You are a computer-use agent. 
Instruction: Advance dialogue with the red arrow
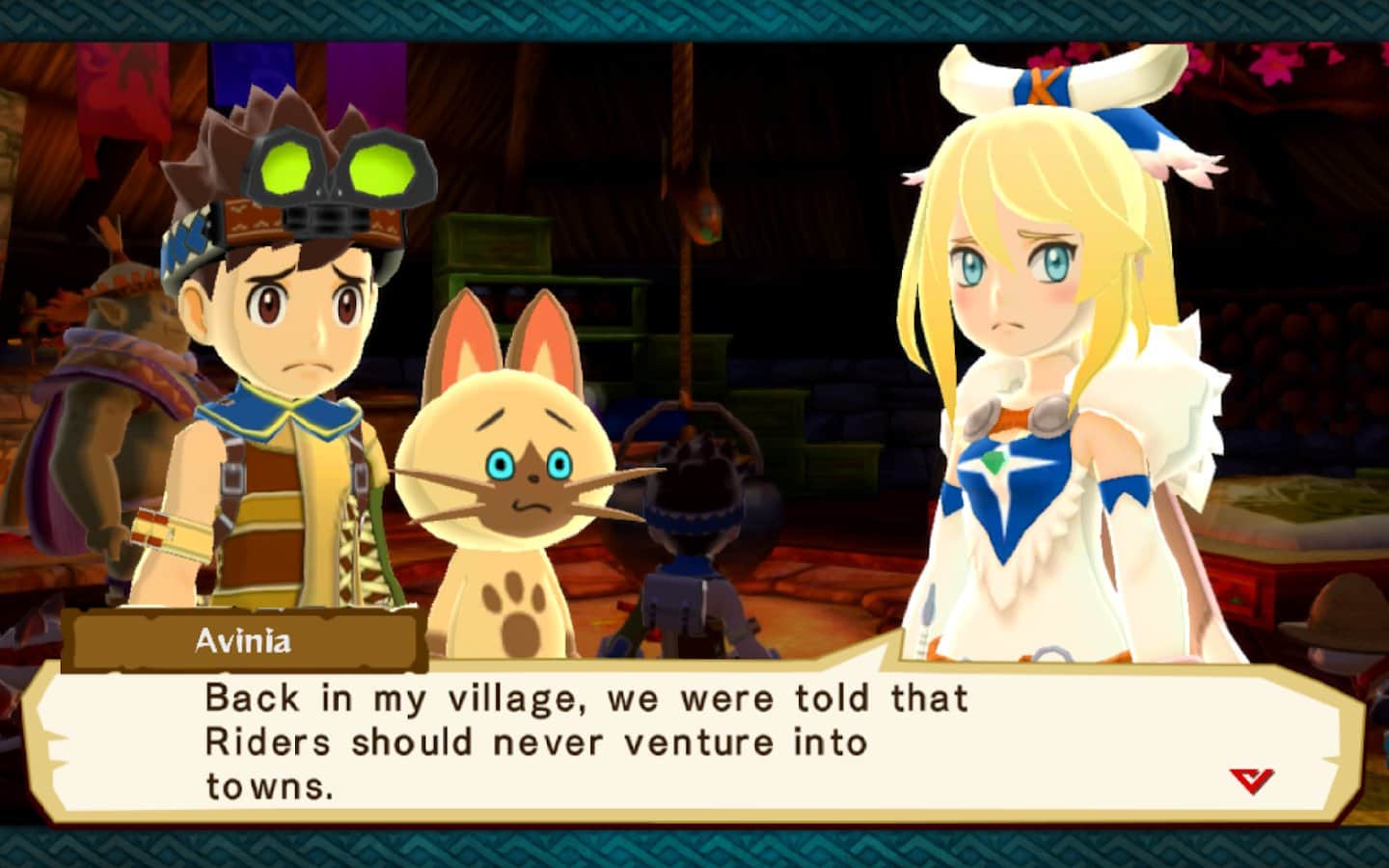(x=1251, y=779)
